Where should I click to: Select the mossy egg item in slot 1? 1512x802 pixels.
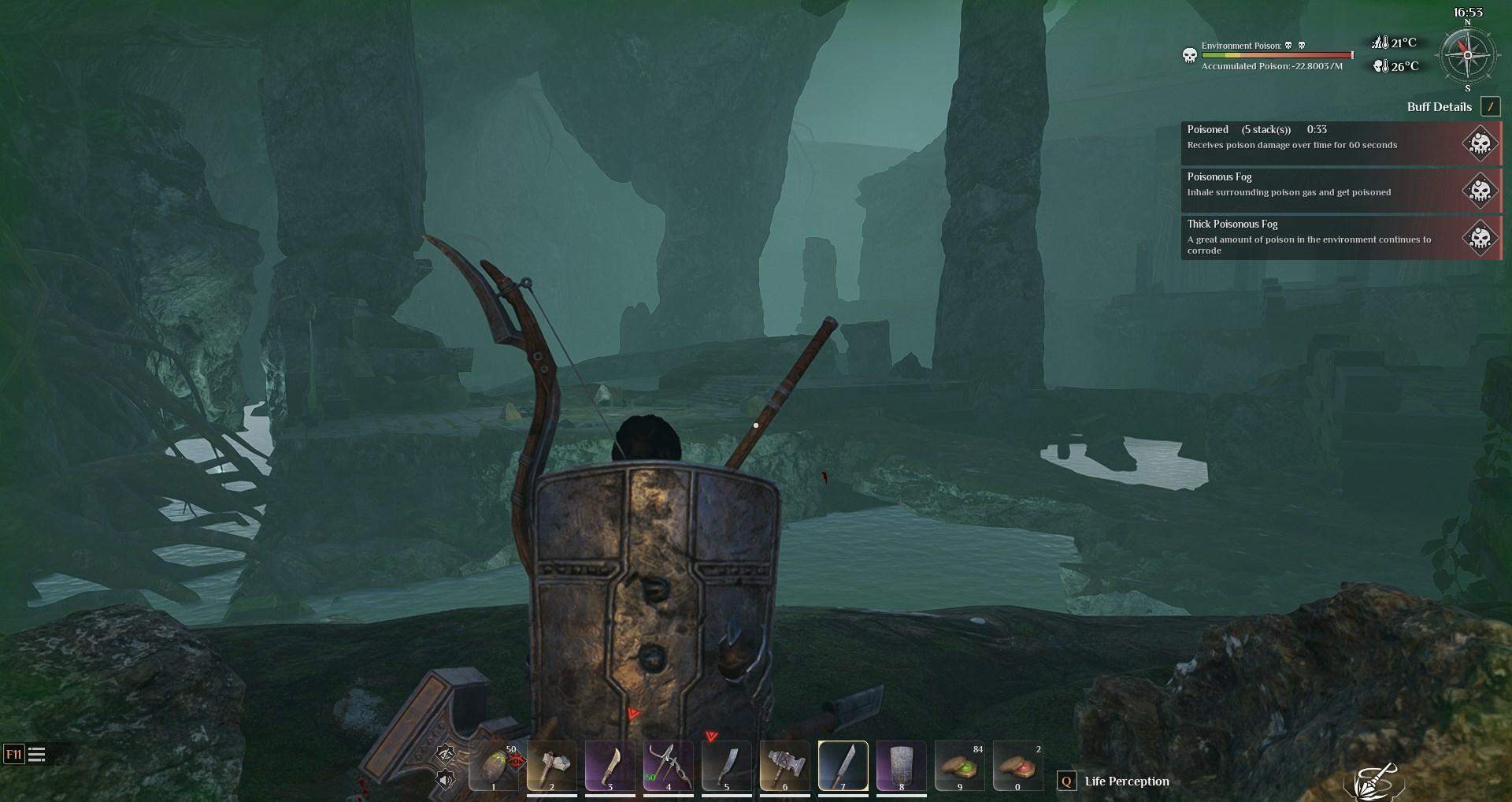tap(494, 766)
